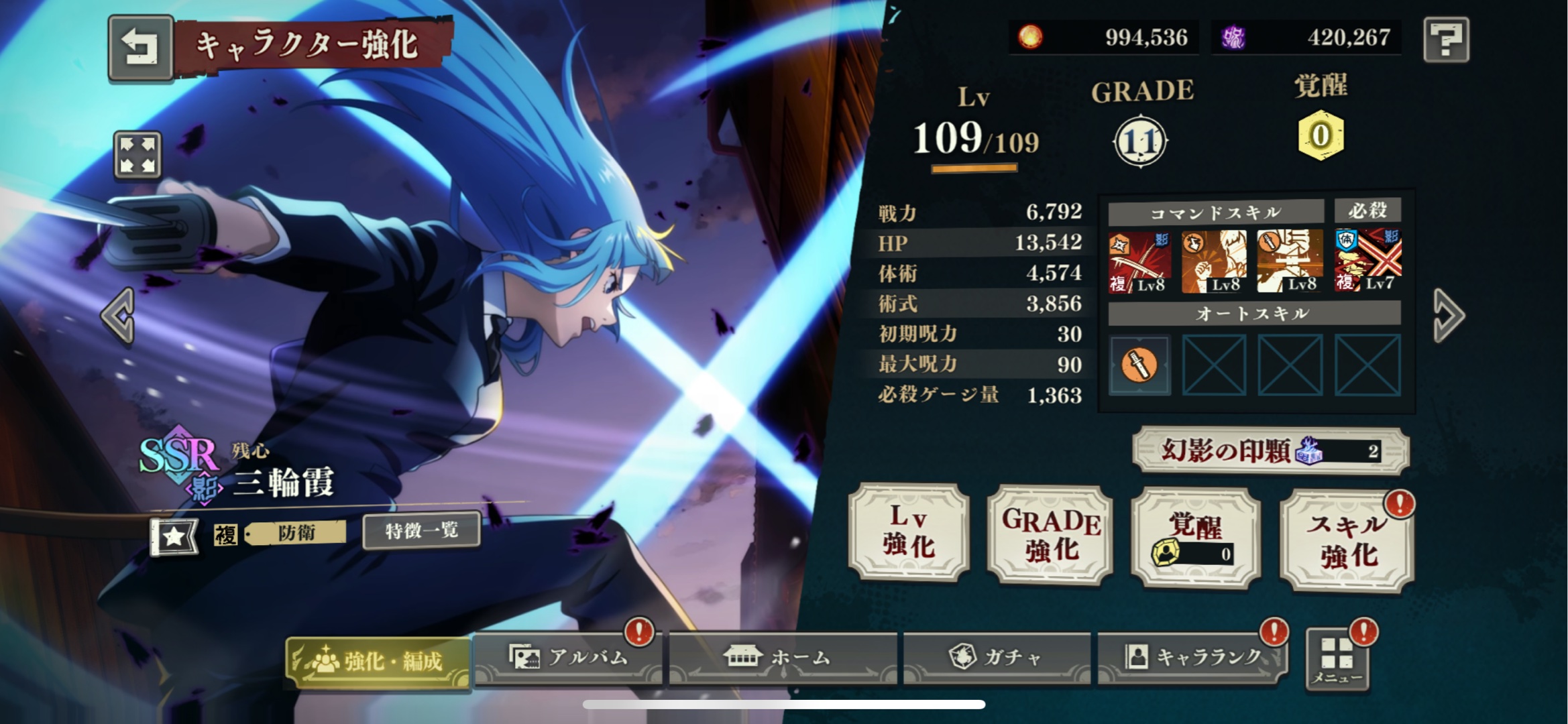Screen dimensions: 1568x724
Task: Open Lv強化 level enhancement
Action: tap(909, 533)
